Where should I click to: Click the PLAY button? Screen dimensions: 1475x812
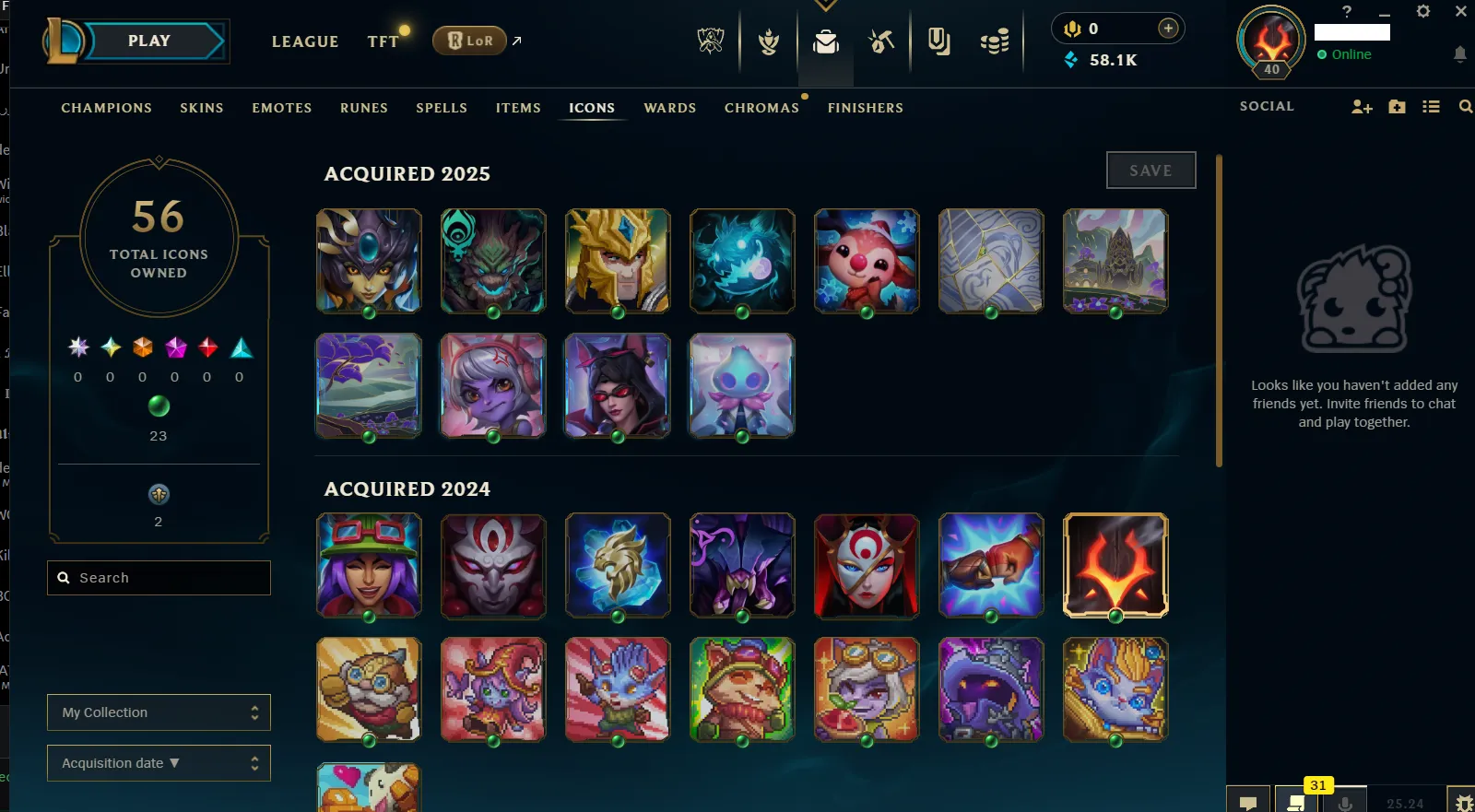click(x=148, y=40)
